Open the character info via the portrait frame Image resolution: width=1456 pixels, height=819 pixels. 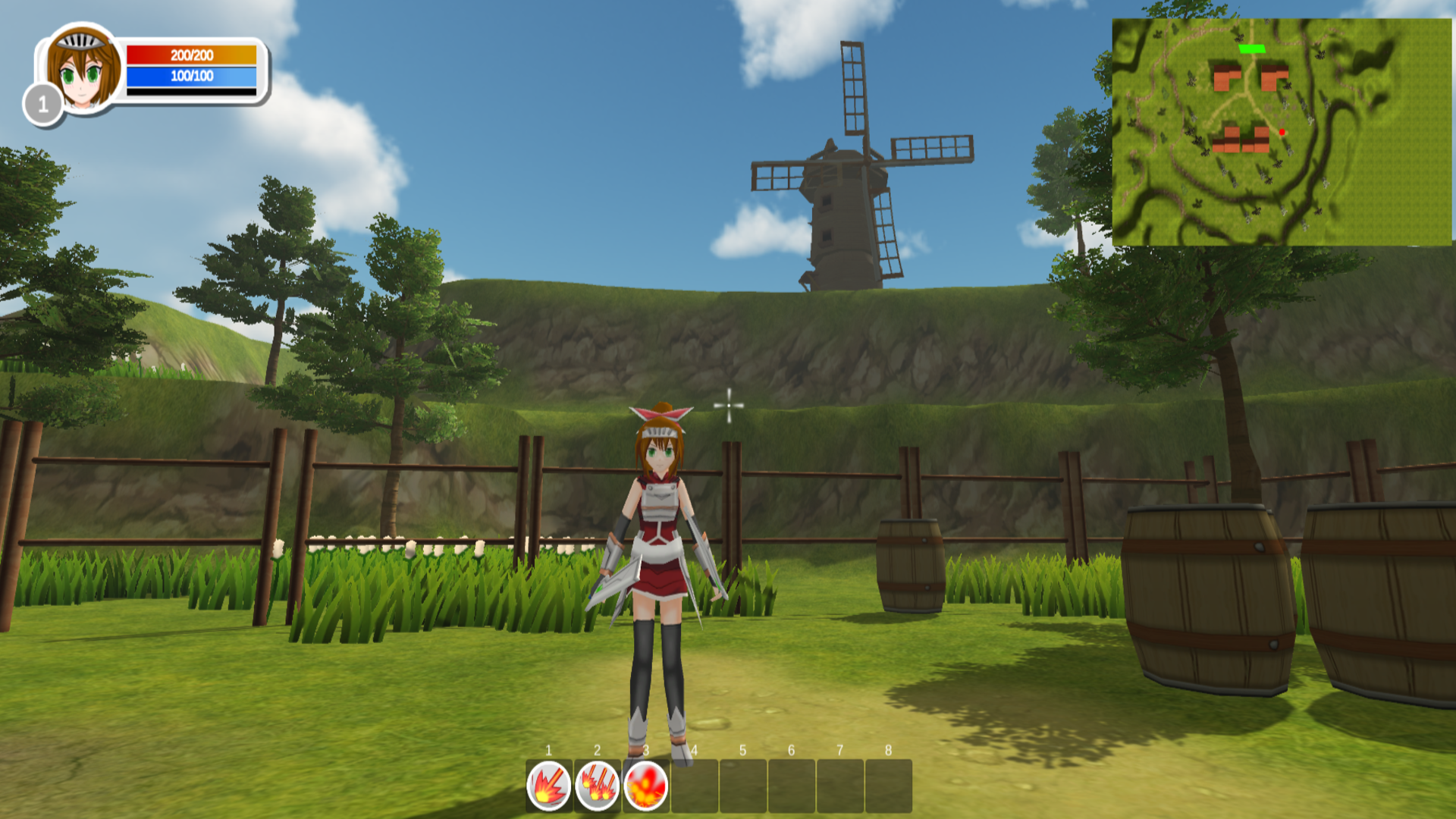point(81,68)
